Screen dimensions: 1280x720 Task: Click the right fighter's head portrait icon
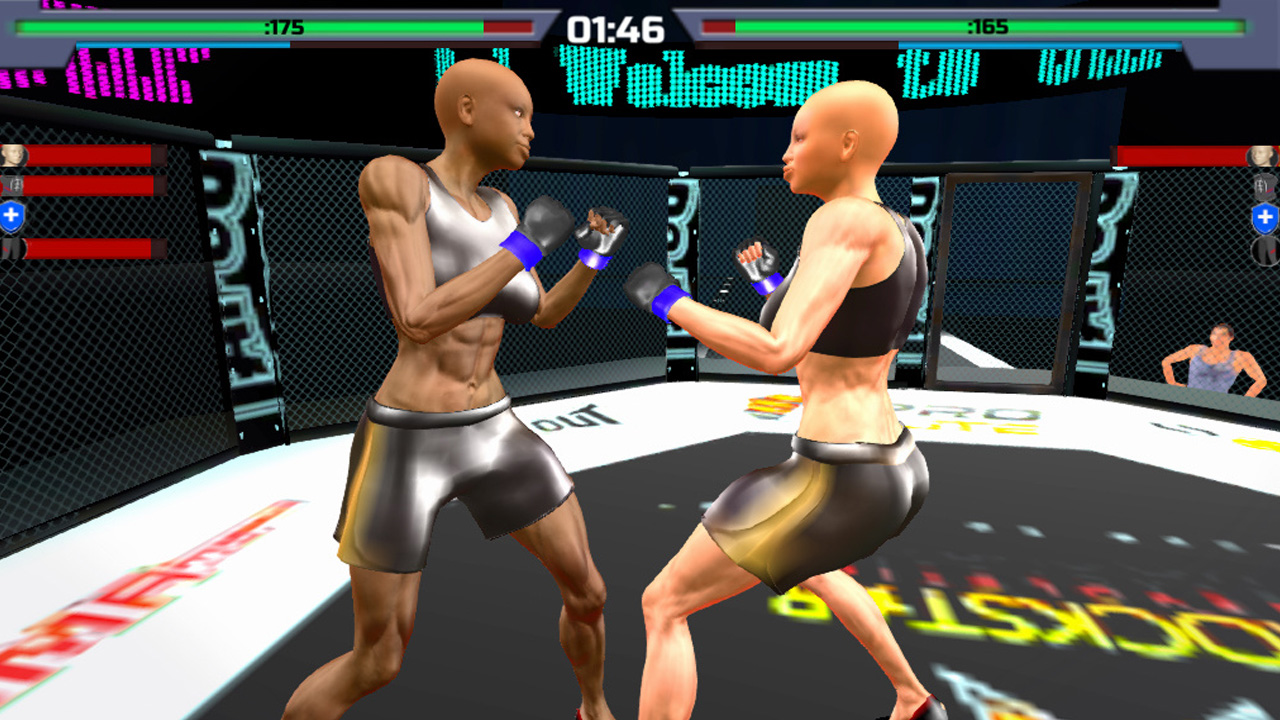click(1262, 157)
